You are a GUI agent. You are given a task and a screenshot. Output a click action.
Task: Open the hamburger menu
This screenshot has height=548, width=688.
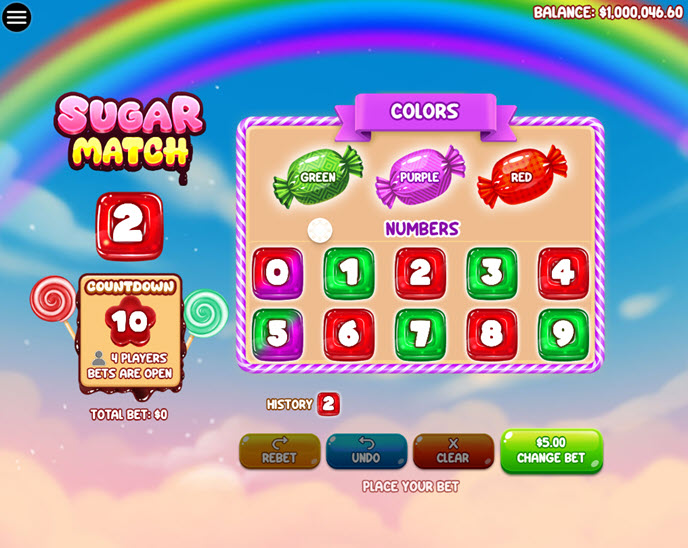tap(17, 17)
